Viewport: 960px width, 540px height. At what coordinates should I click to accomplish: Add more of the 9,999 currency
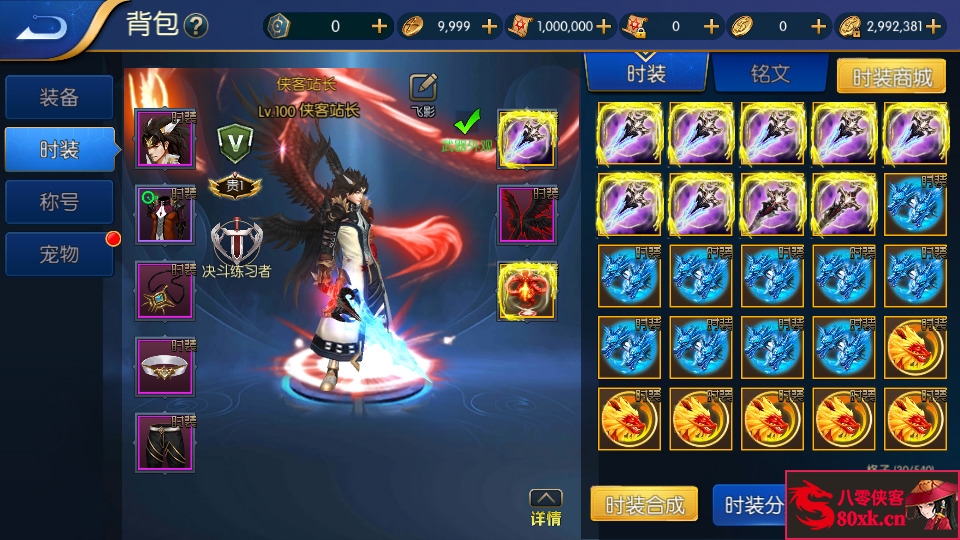pos(489,27)
